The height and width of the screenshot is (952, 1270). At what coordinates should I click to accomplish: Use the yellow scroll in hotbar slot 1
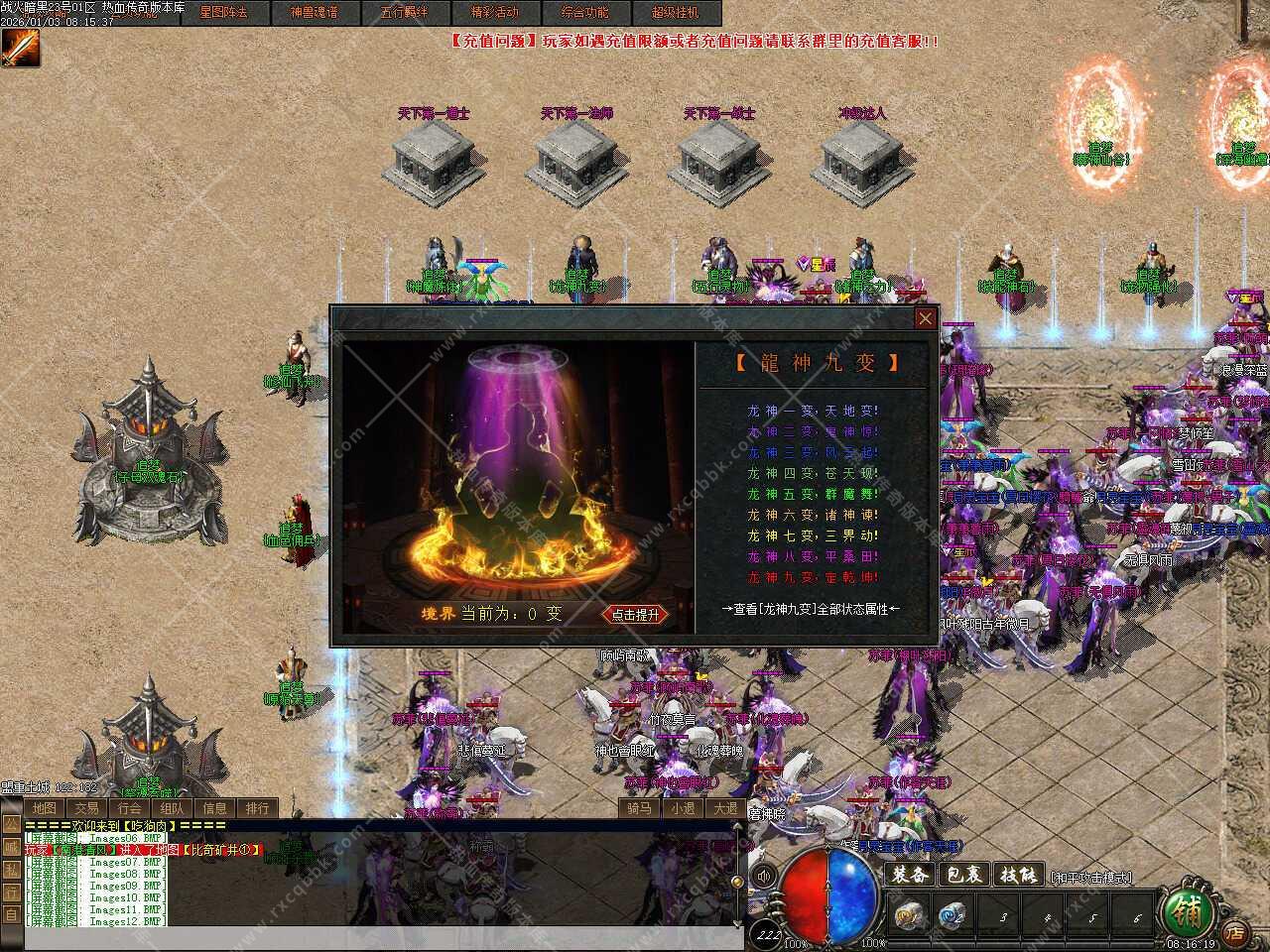pyautogui.click(x=907, y=915)
